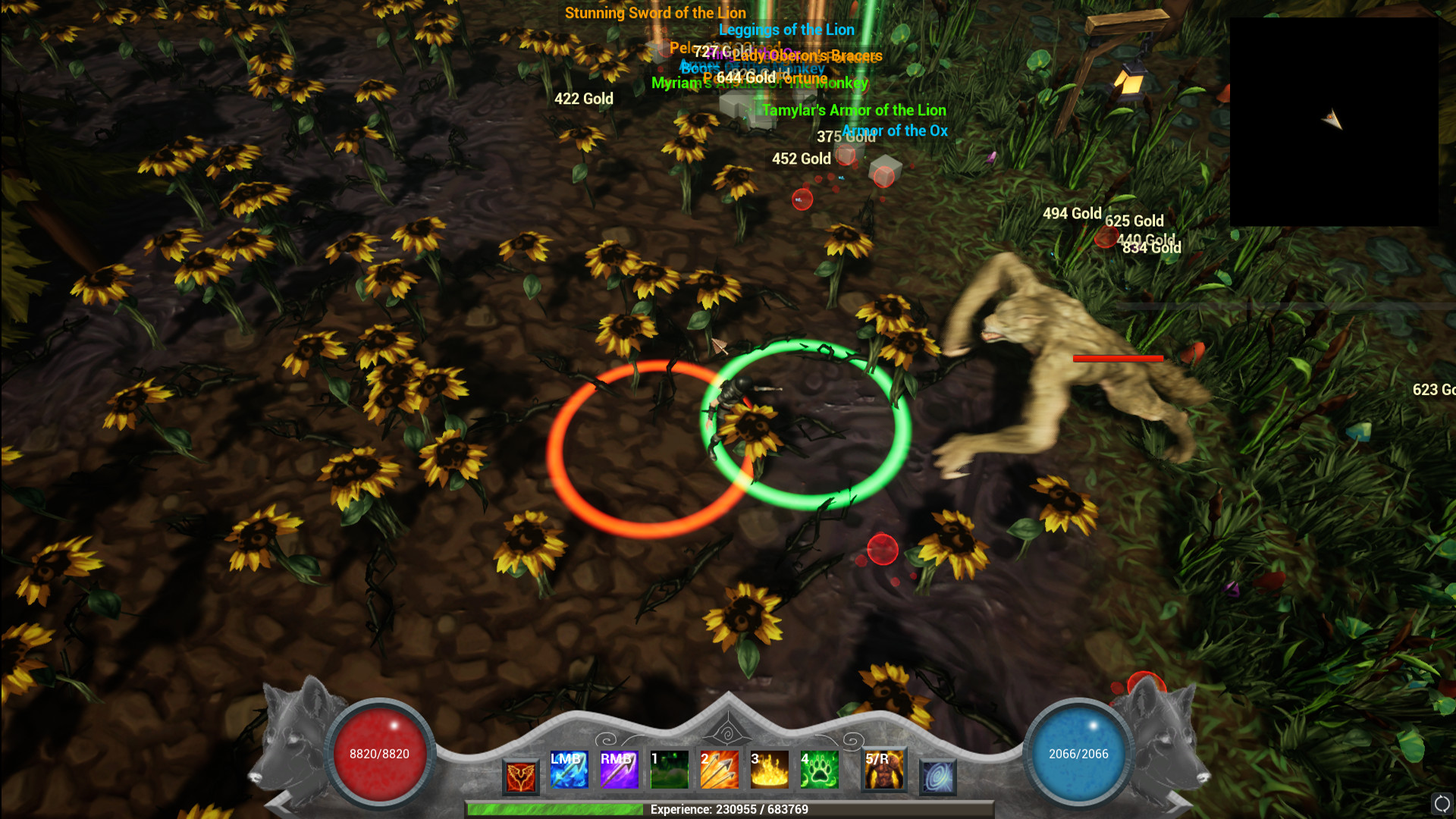Select the RMB purple spear skill

(x=619, y=769)
